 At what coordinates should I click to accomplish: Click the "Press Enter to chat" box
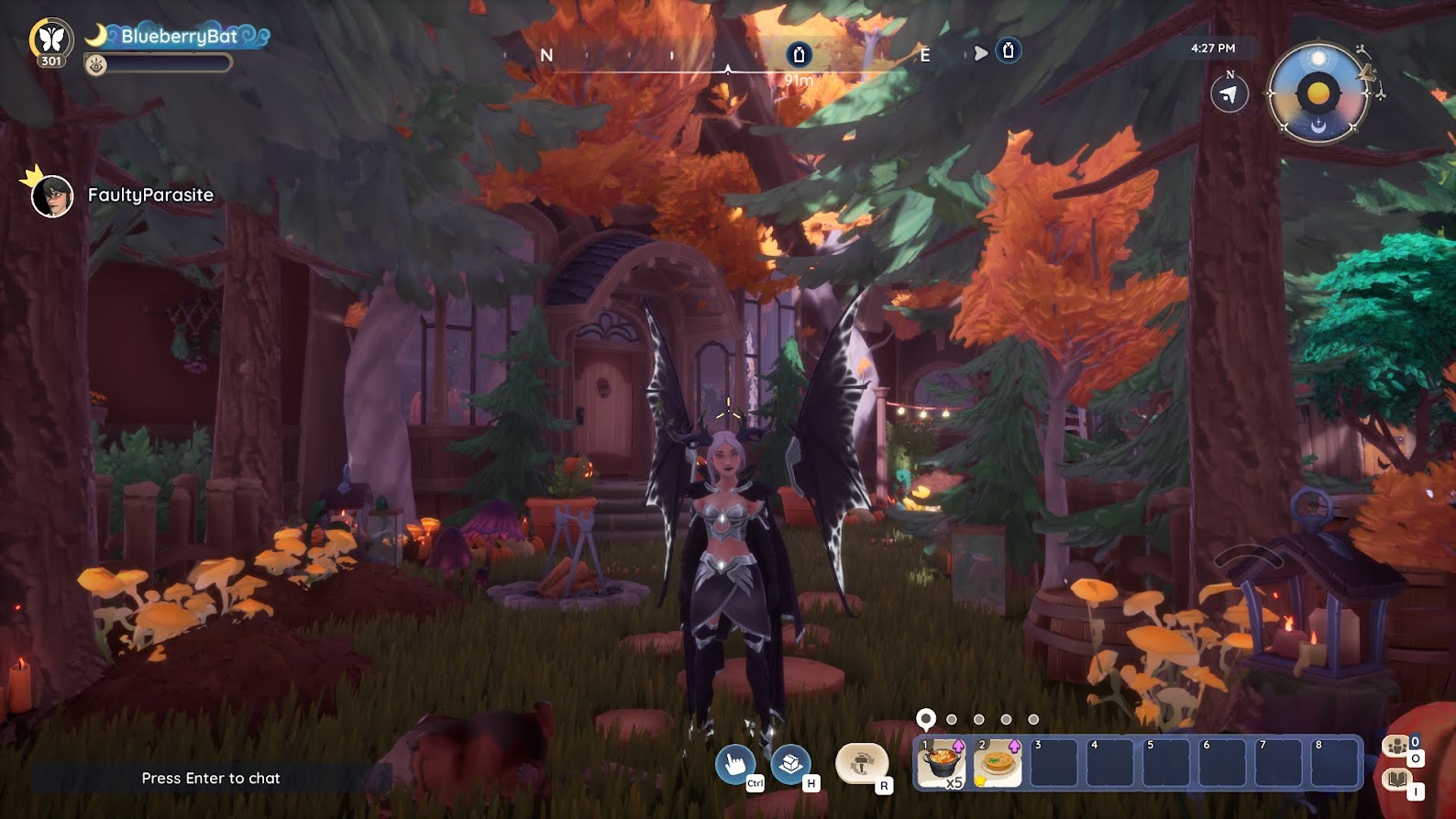tap(211, 778)
